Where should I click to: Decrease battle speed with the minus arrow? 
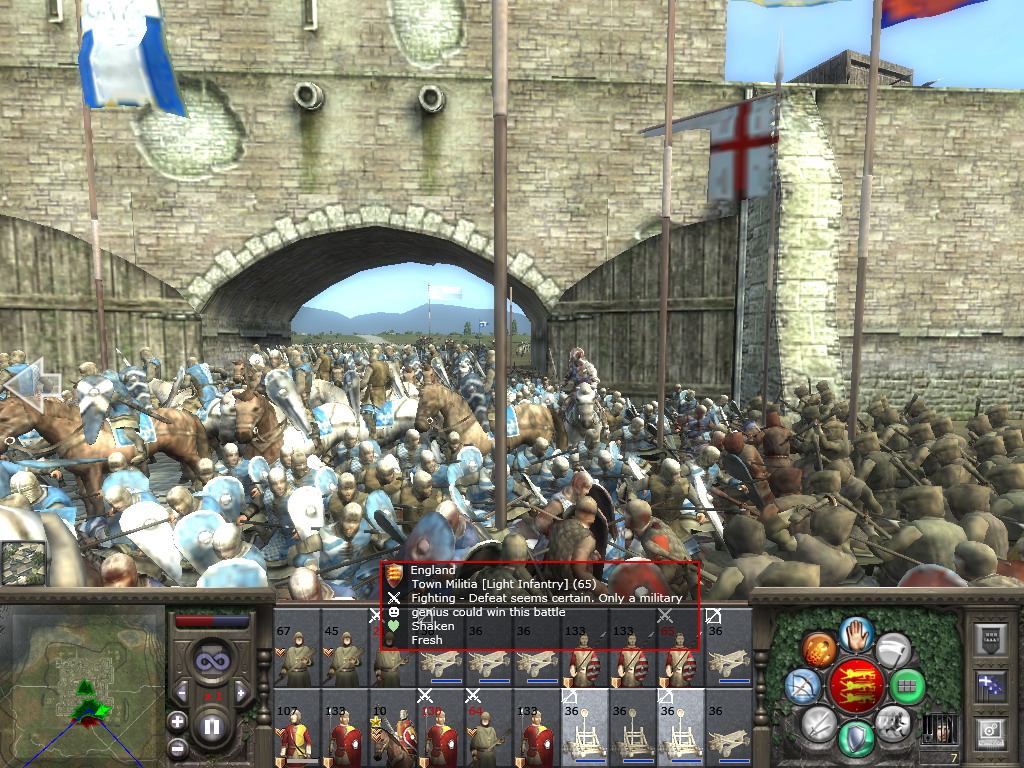pos(183,692)
